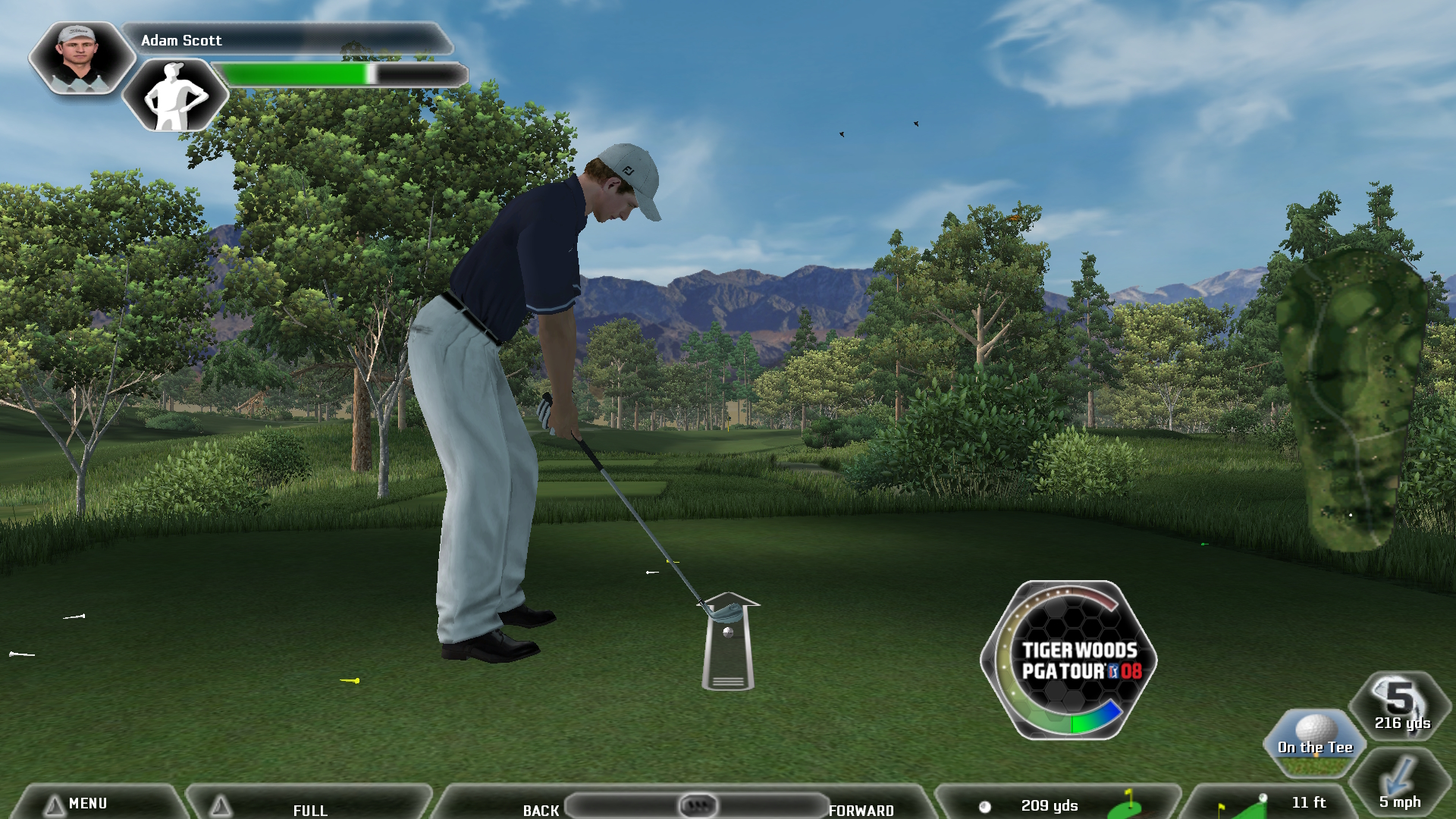Open the MENU button
The height and width of the screenshot is (819, 1456).
[x=87, y=803]
